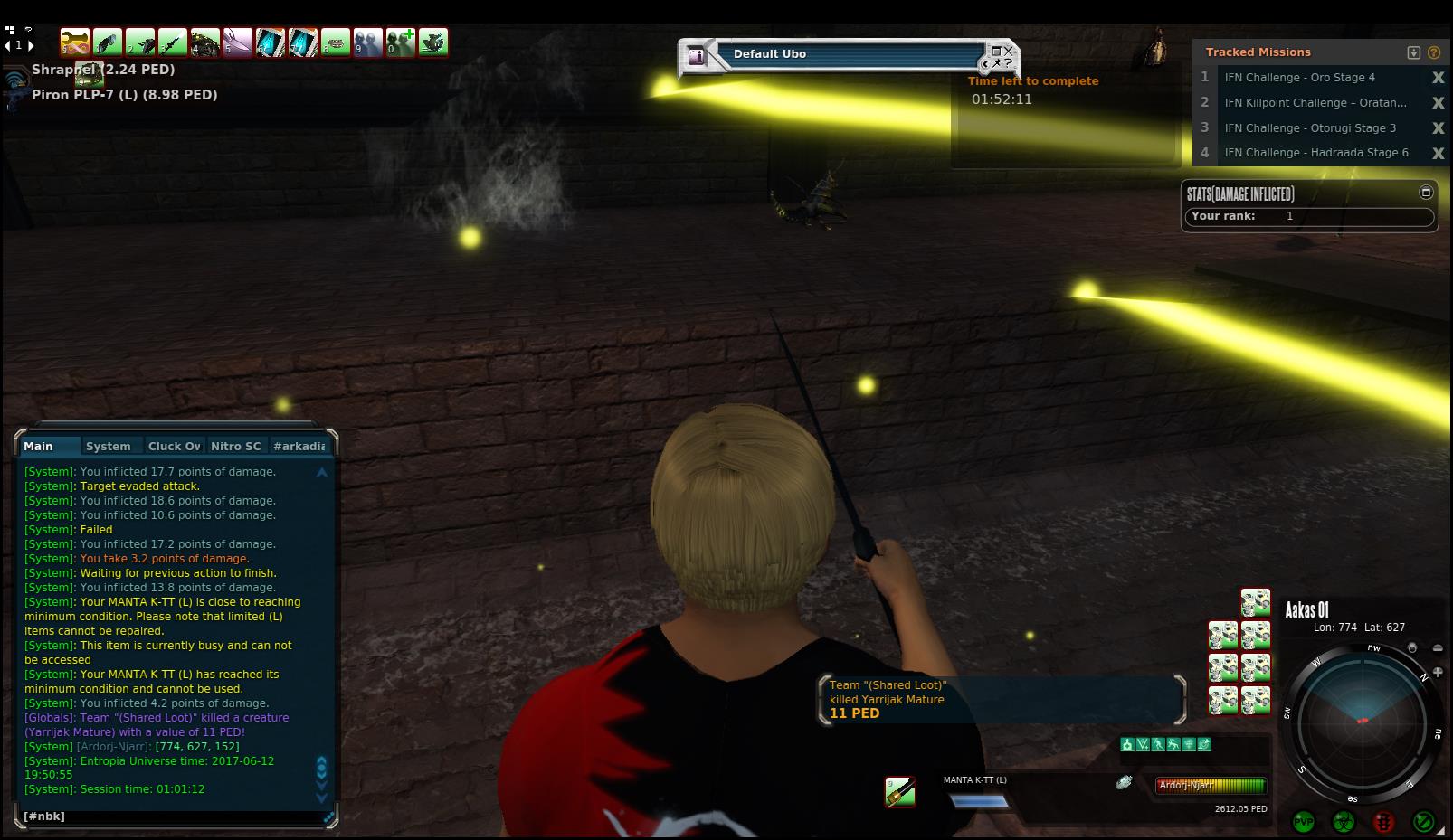Go to the next action bar page

click(32, 44)
